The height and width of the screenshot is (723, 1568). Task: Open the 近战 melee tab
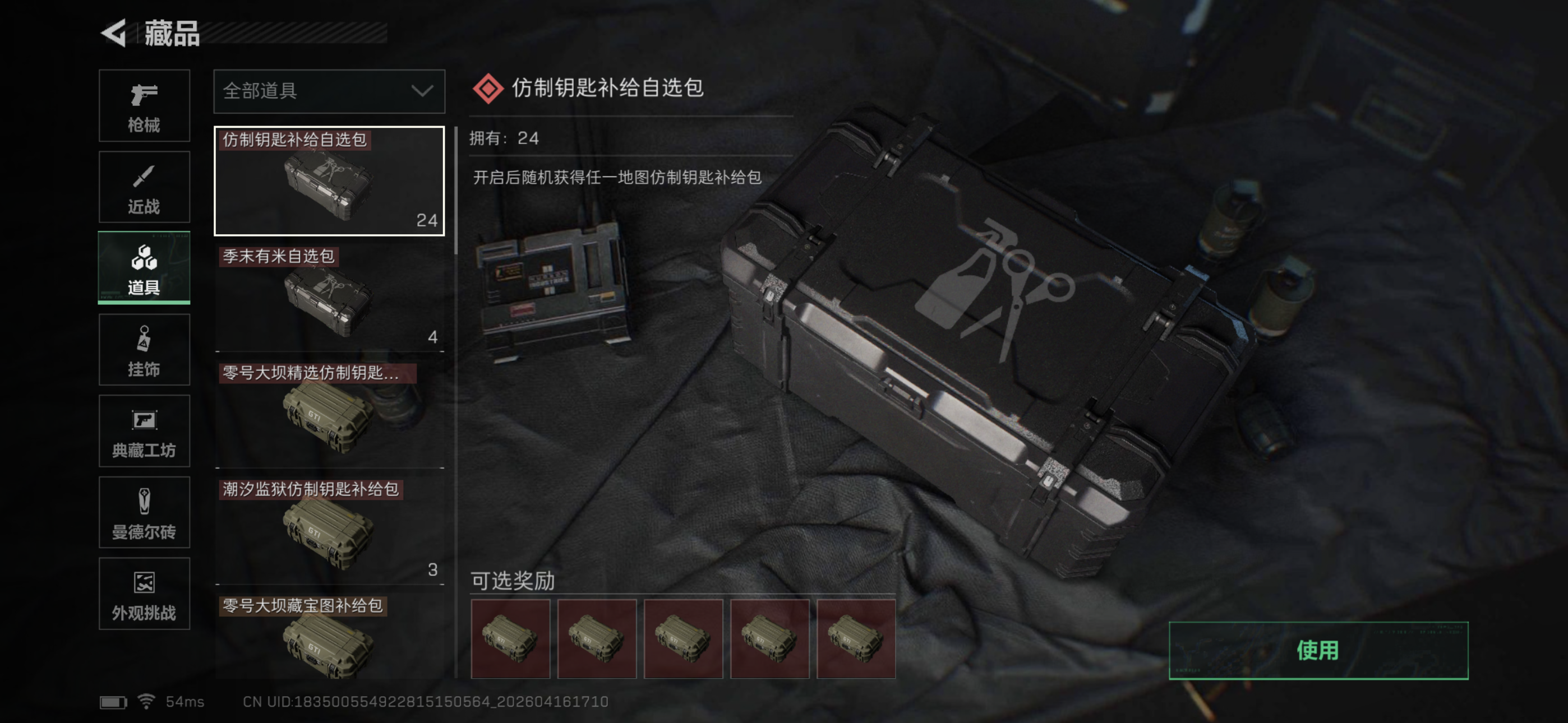coord(144,187)
